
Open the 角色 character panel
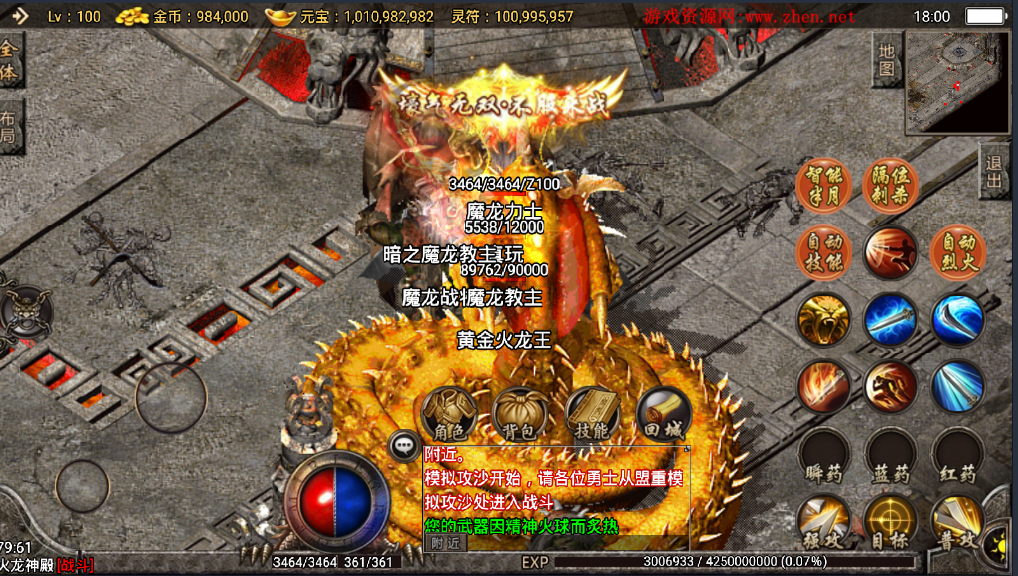click(448, 411)
